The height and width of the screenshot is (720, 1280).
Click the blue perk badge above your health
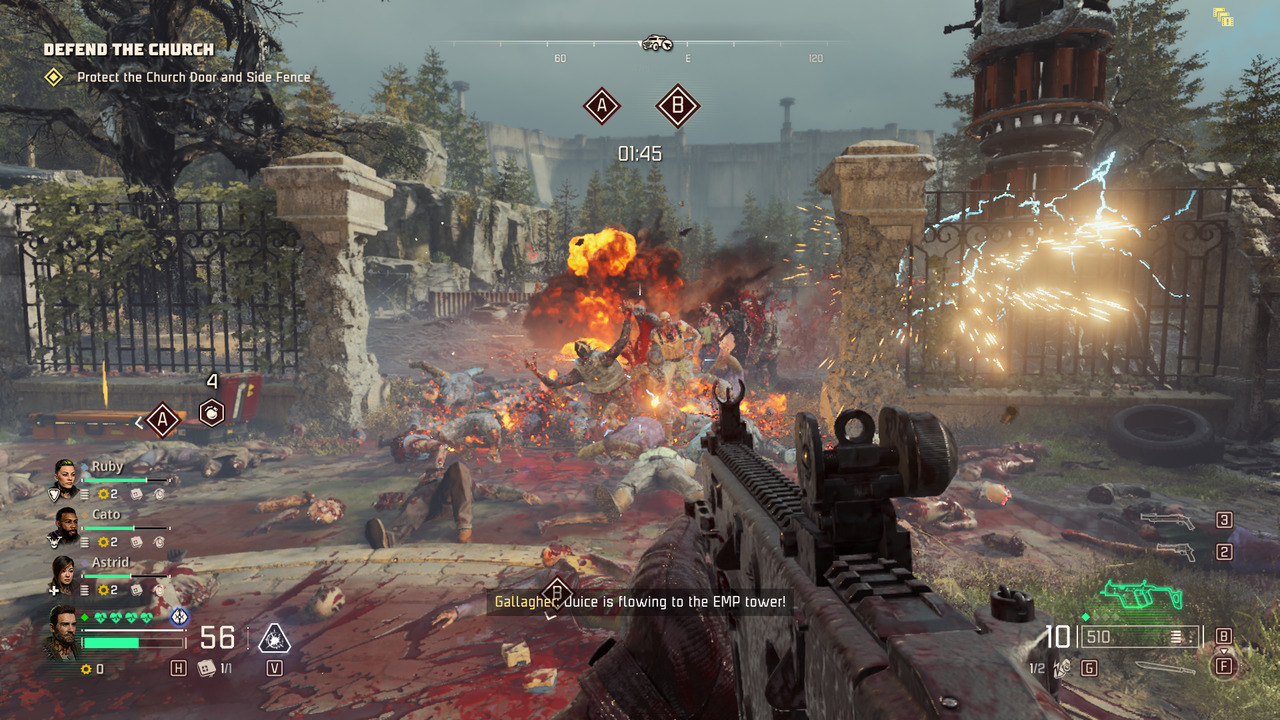click(x=179, y=617)
